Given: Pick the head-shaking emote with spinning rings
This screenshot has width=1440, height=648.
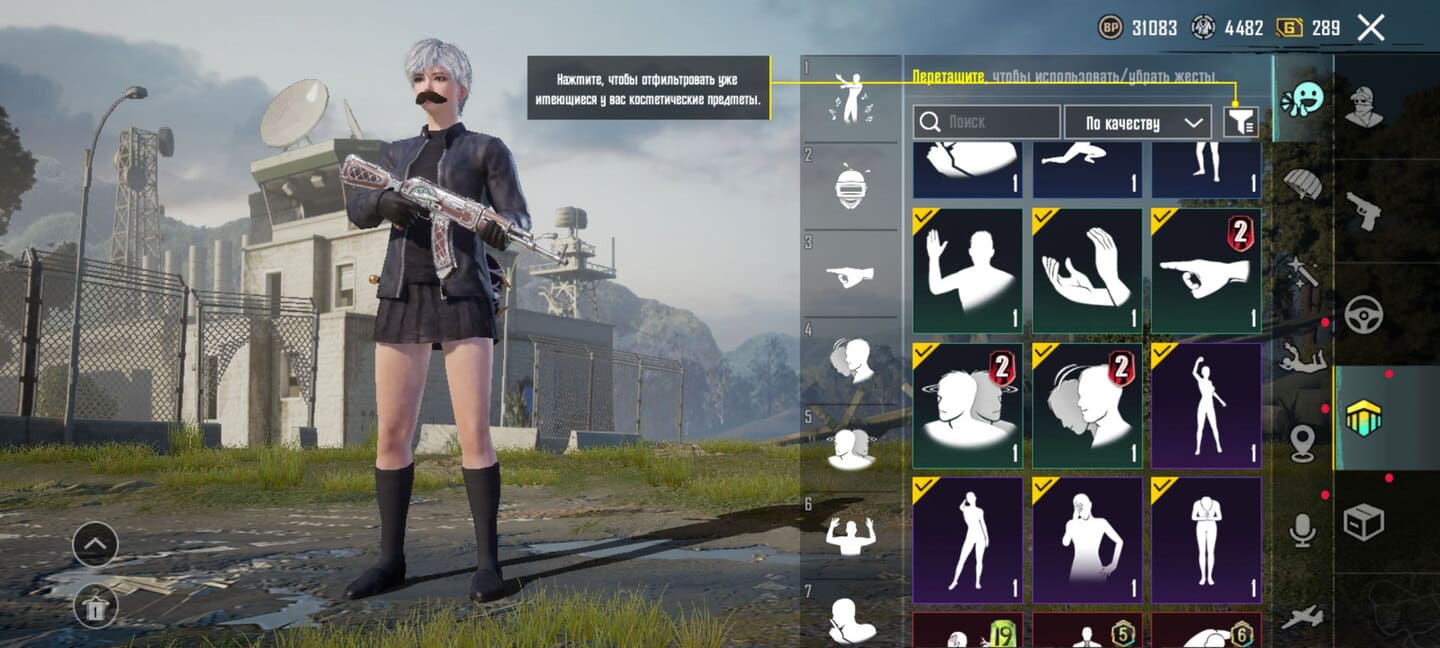Looking at the screenshot, I should tap(967, 405).
